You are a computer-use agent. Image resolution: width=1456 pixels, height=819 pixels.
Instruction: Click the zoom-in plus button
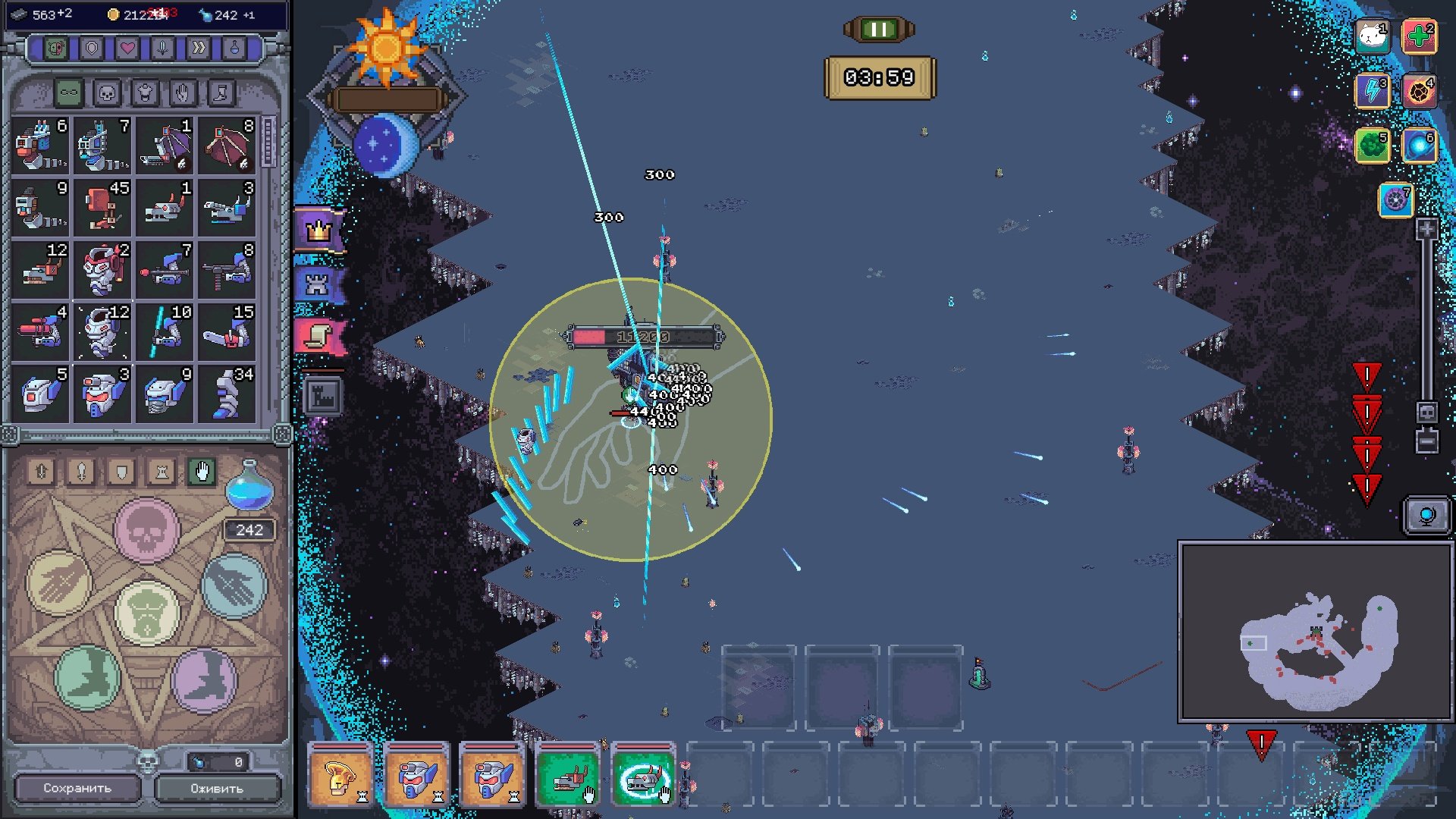(1426, 230)
